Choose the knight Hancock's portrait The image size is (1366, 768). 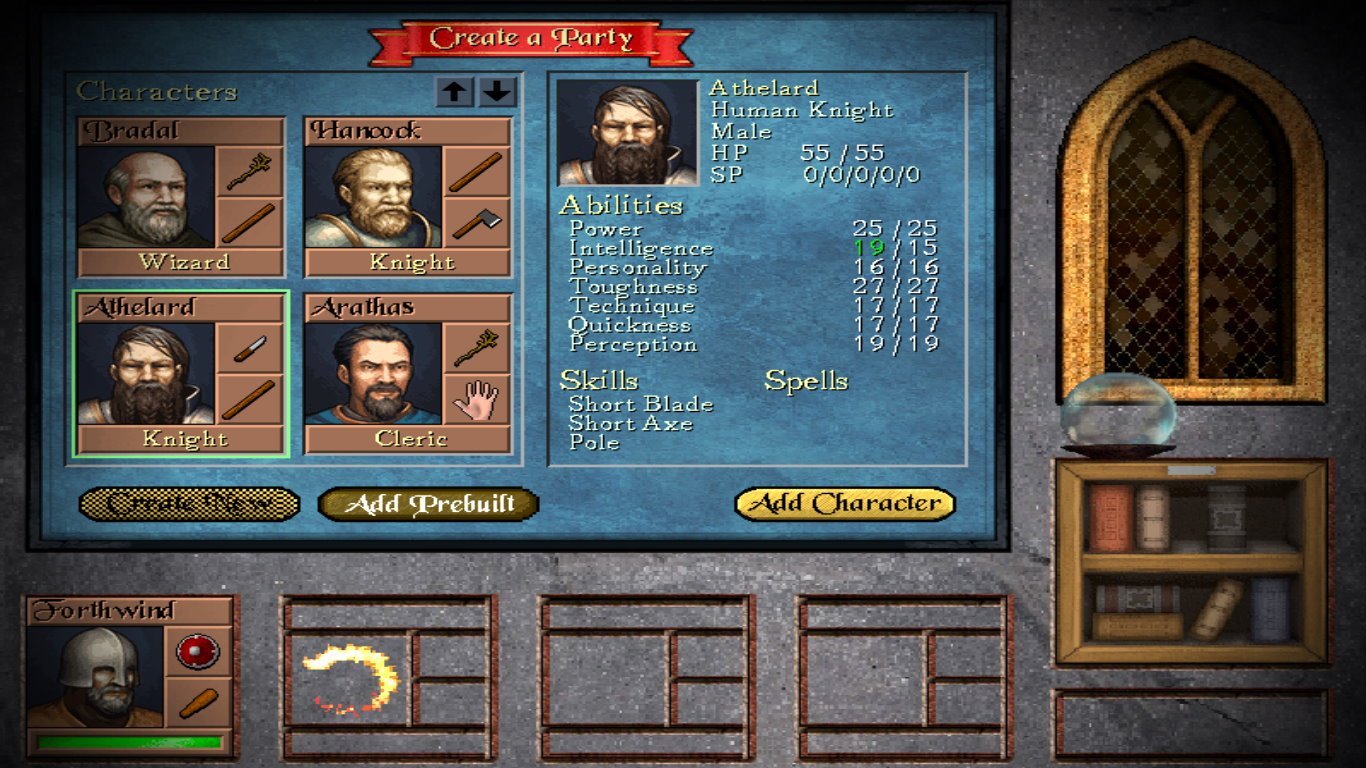click(x=373, y=197)
